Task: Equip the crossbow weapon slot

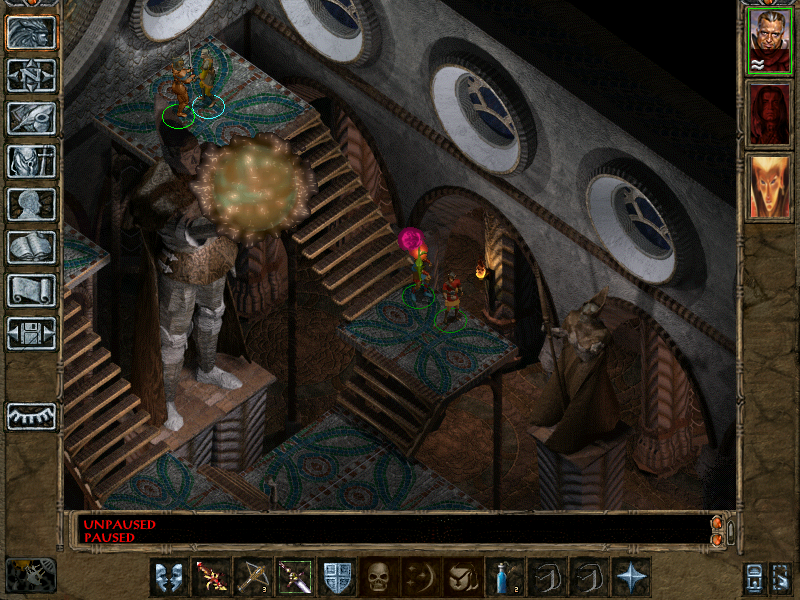Action: tap(253, 577)
